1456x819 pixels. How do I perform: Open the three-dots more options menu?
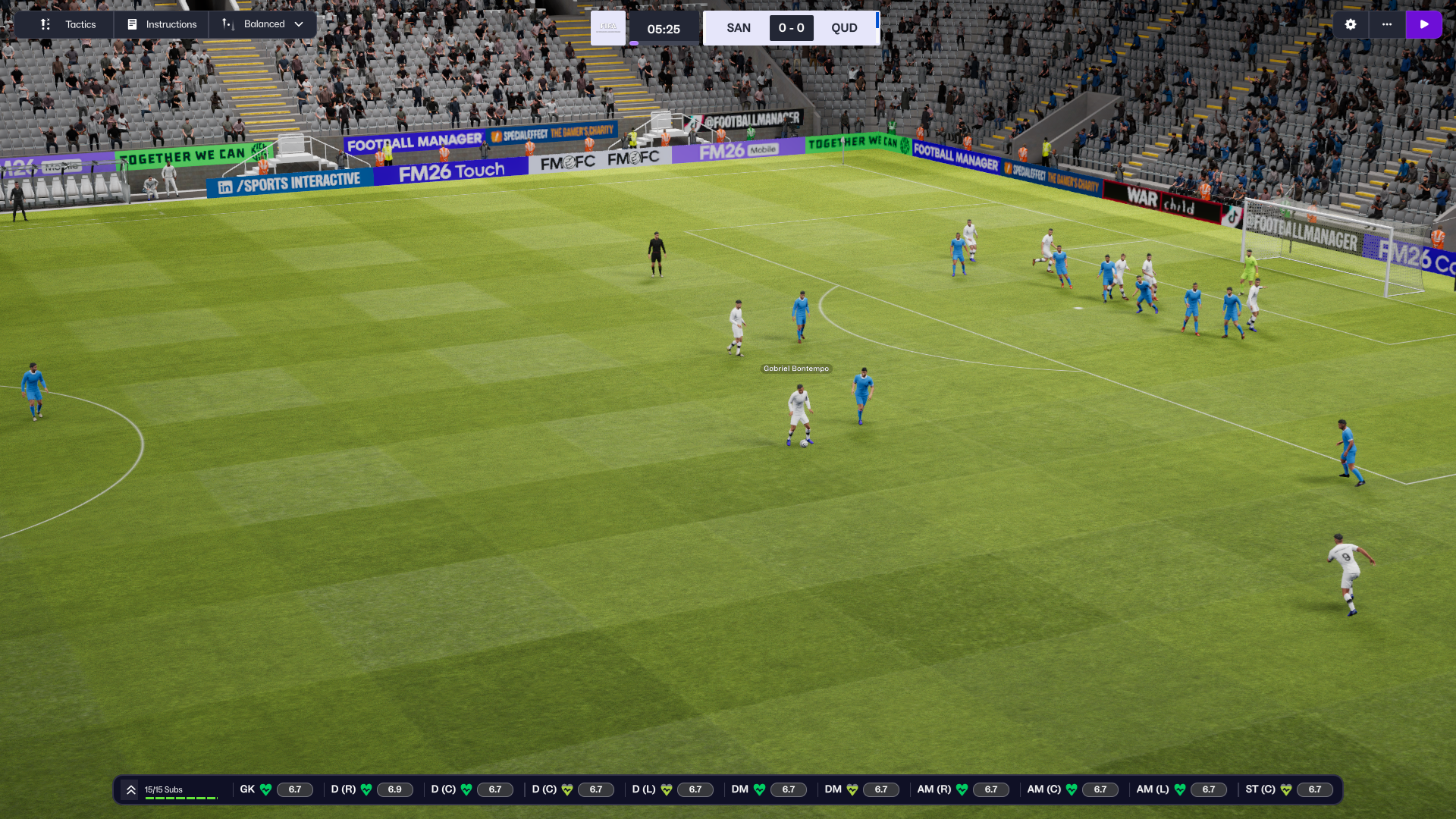1387,24
